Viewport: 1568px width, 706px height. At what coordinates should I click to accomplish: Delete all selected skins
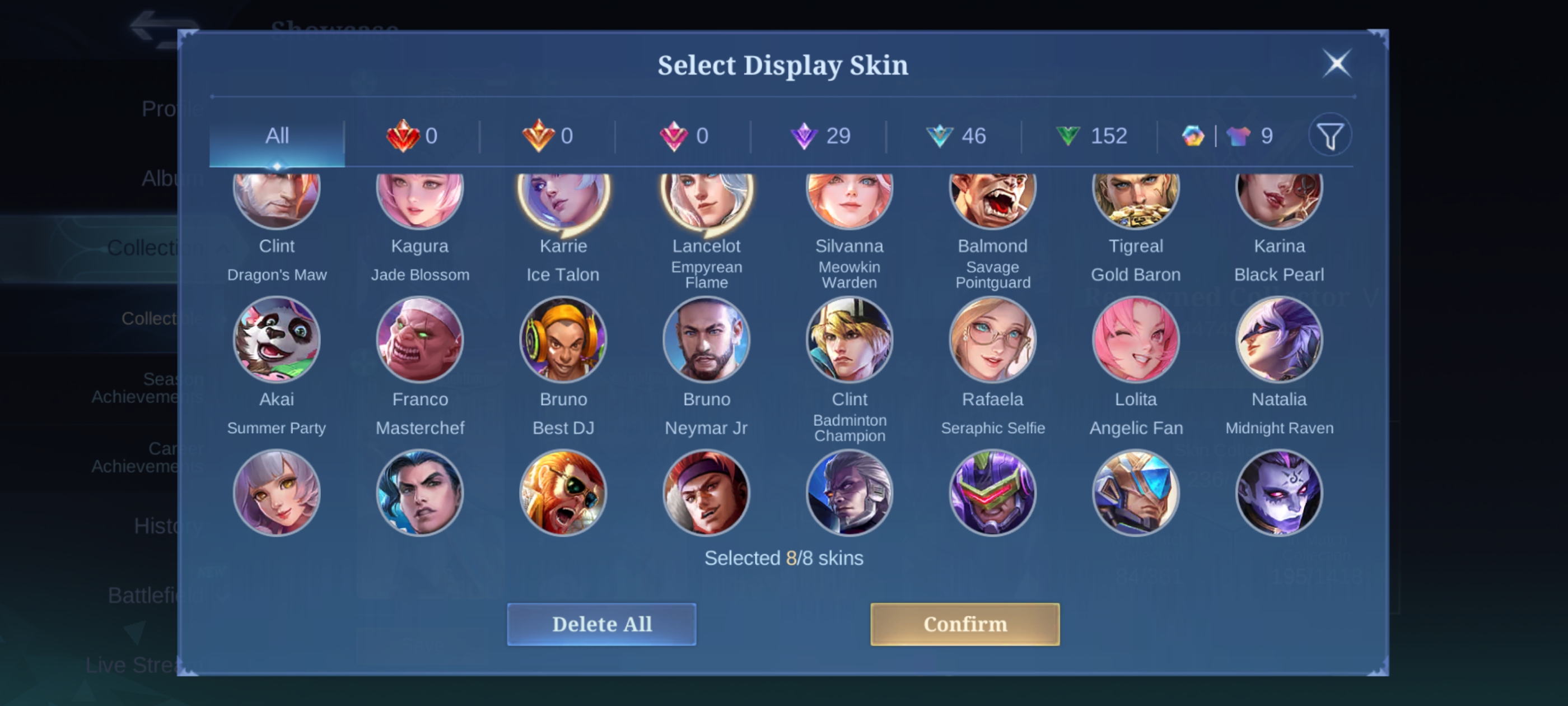601,624
